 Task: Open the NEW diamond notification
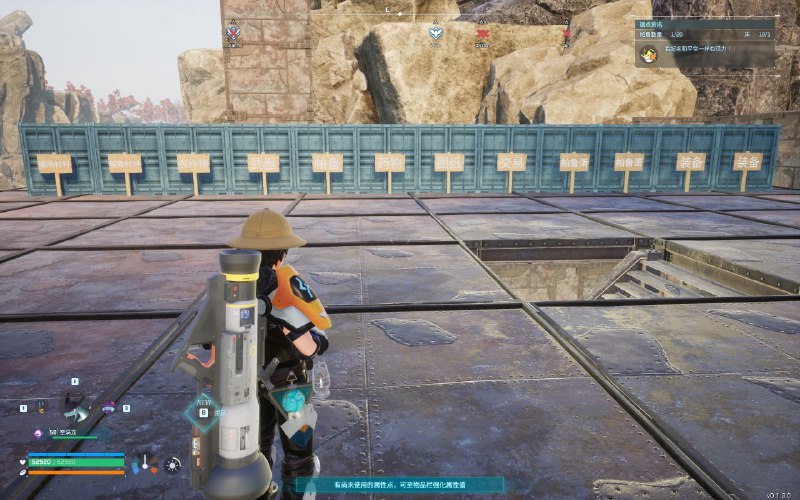203,412
